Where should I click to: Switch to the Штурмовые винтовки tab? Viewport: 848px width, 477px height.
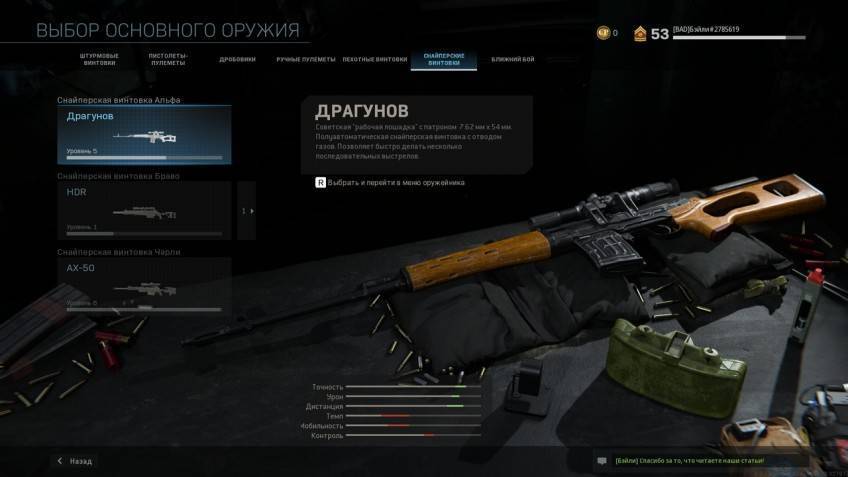coord(98,60)
